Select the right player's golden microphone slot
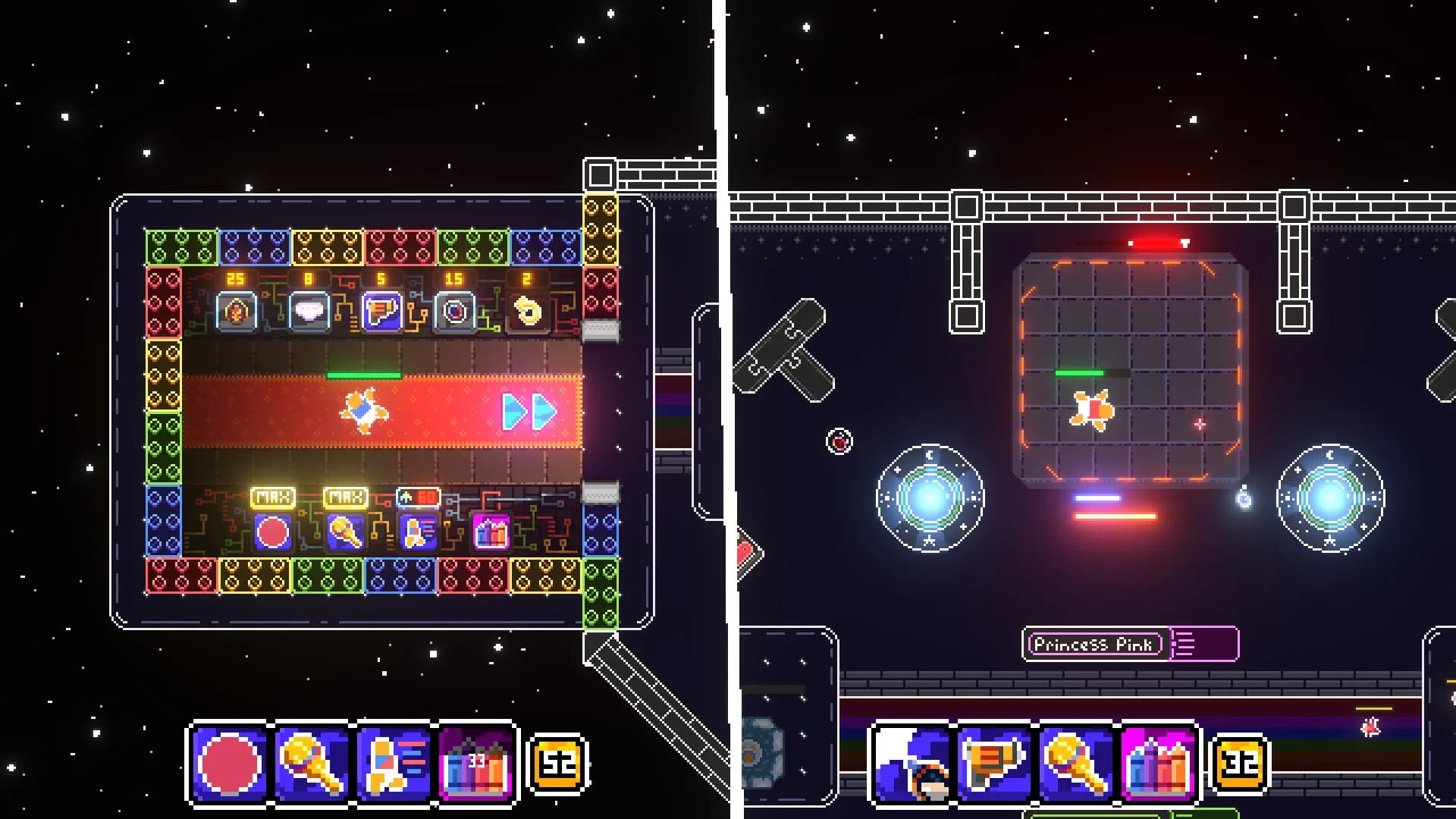This screenshot has height=819, width=1456. click(1076, 763)
